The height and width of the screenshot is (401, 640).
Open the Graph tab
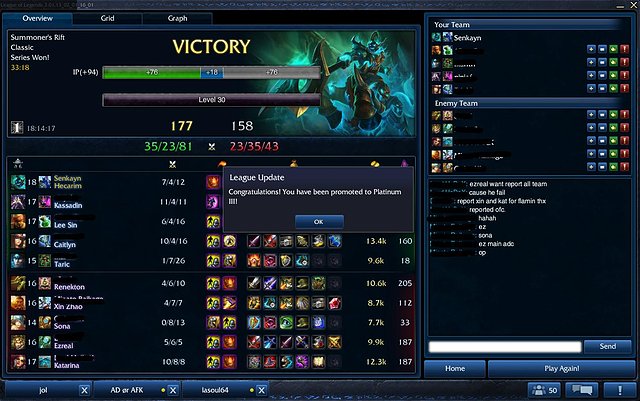177,18
